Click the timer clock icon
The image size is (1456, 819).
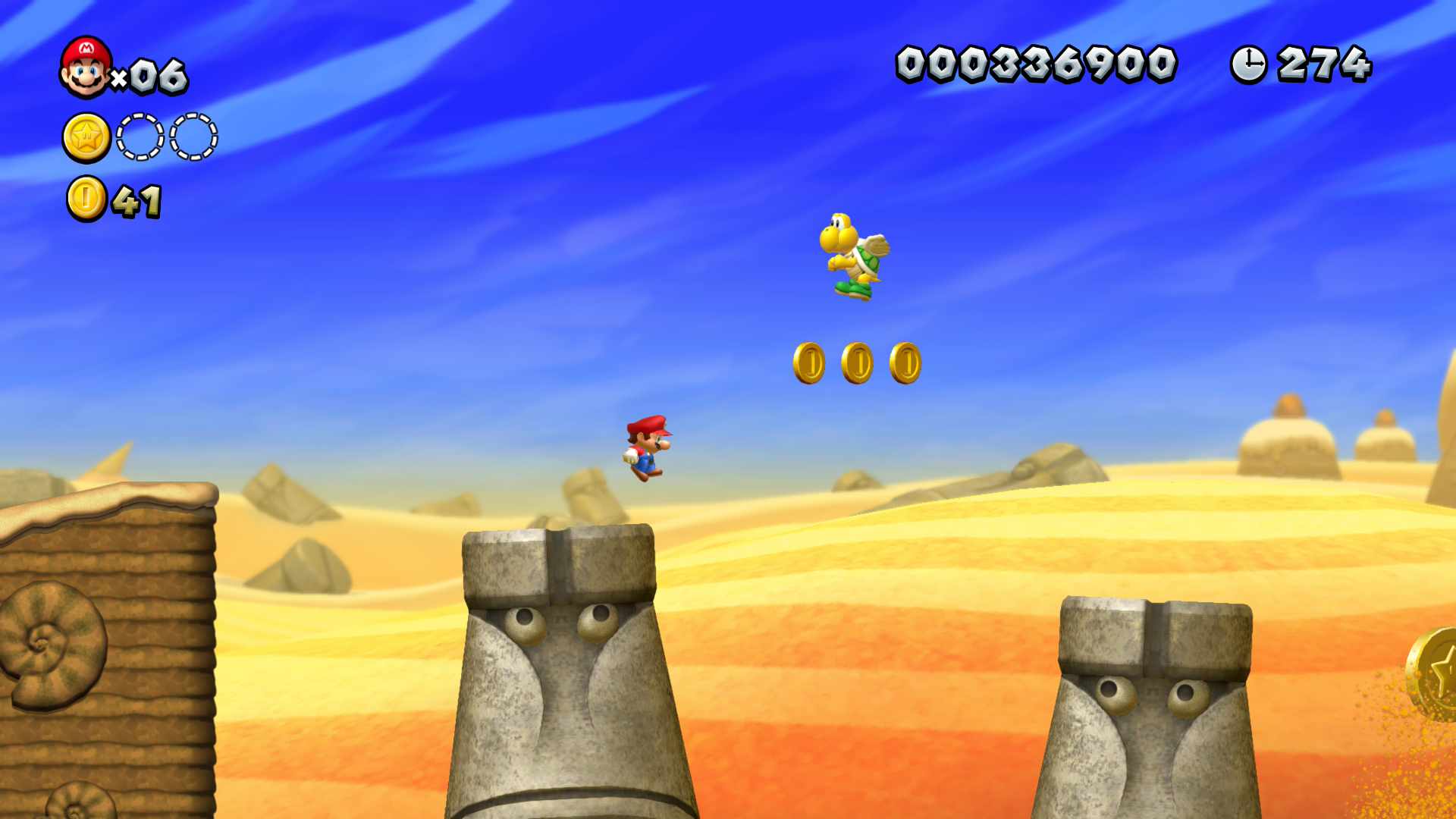click(1248, 64)
